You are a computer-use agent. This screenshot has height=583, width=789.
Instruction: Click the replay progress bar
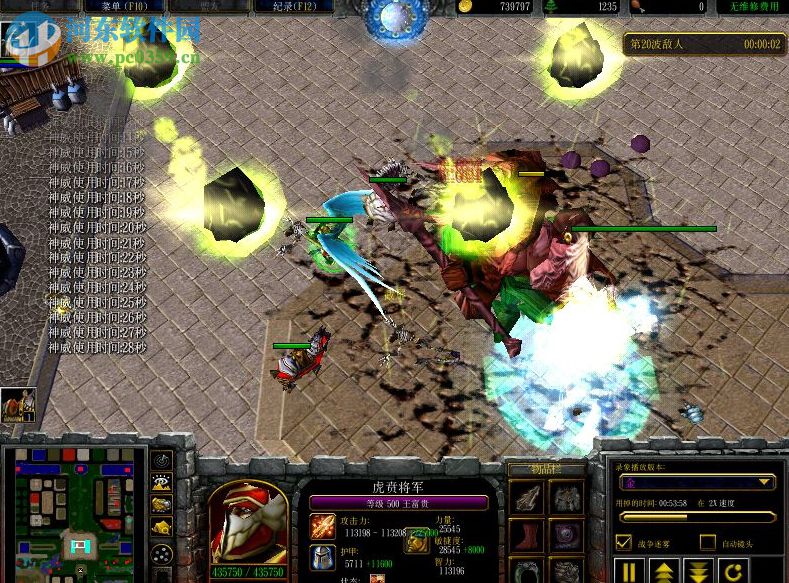[x=697, y=517]
